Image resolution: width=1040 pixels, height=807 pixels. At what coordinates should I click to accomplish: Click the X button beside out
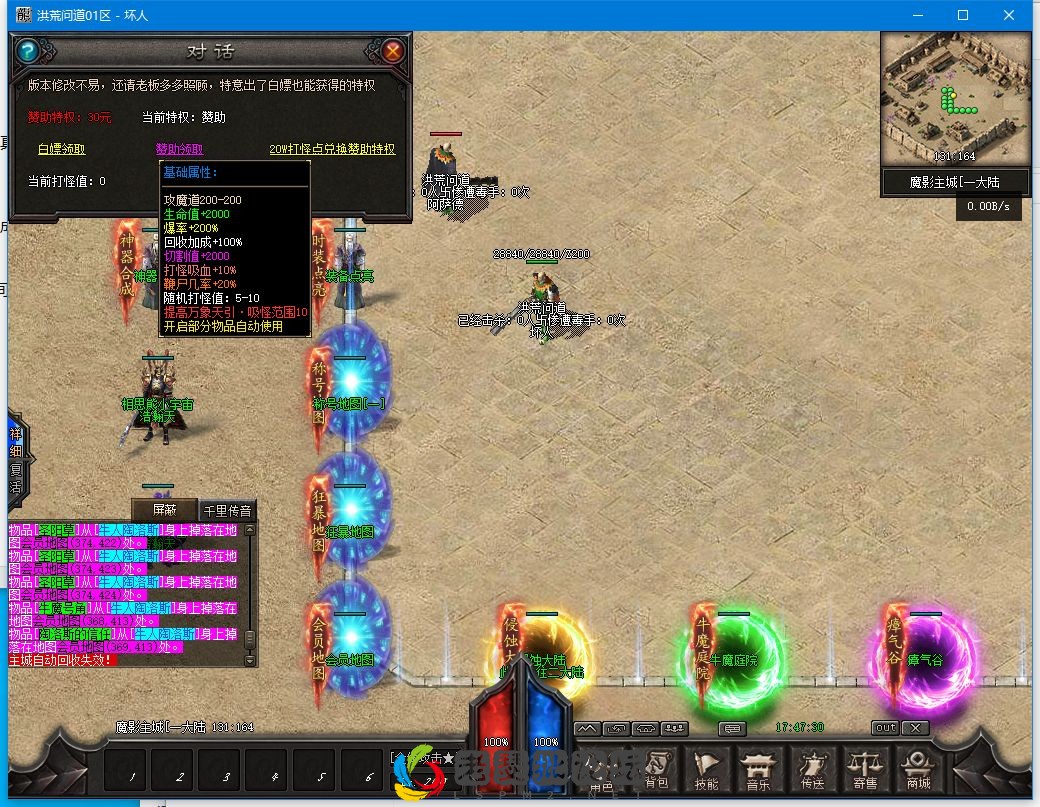(x=915, y=728)
